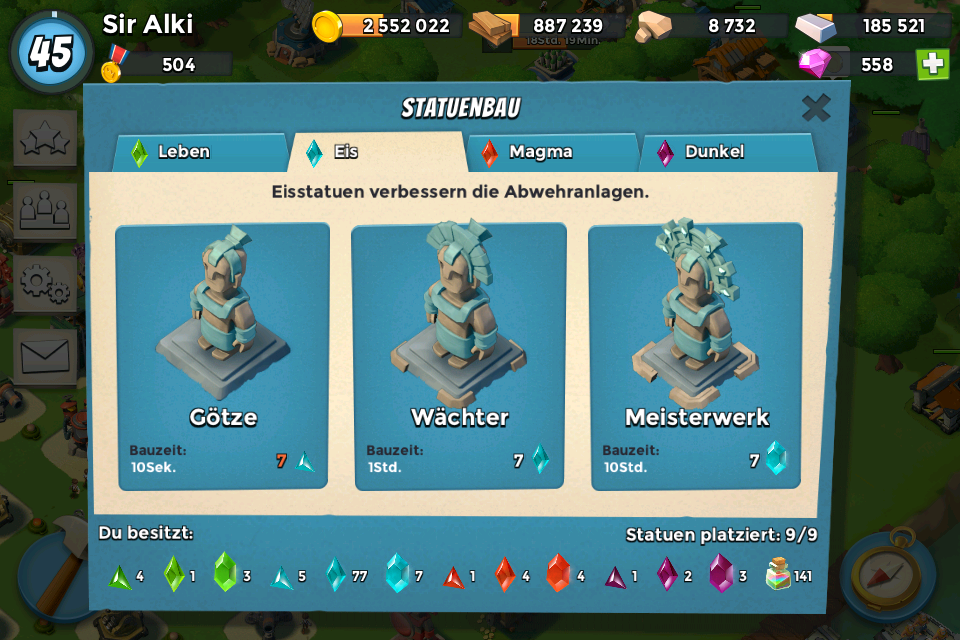Choose the Götze ice statue card
960x640 pixels.
click(223, 356)
